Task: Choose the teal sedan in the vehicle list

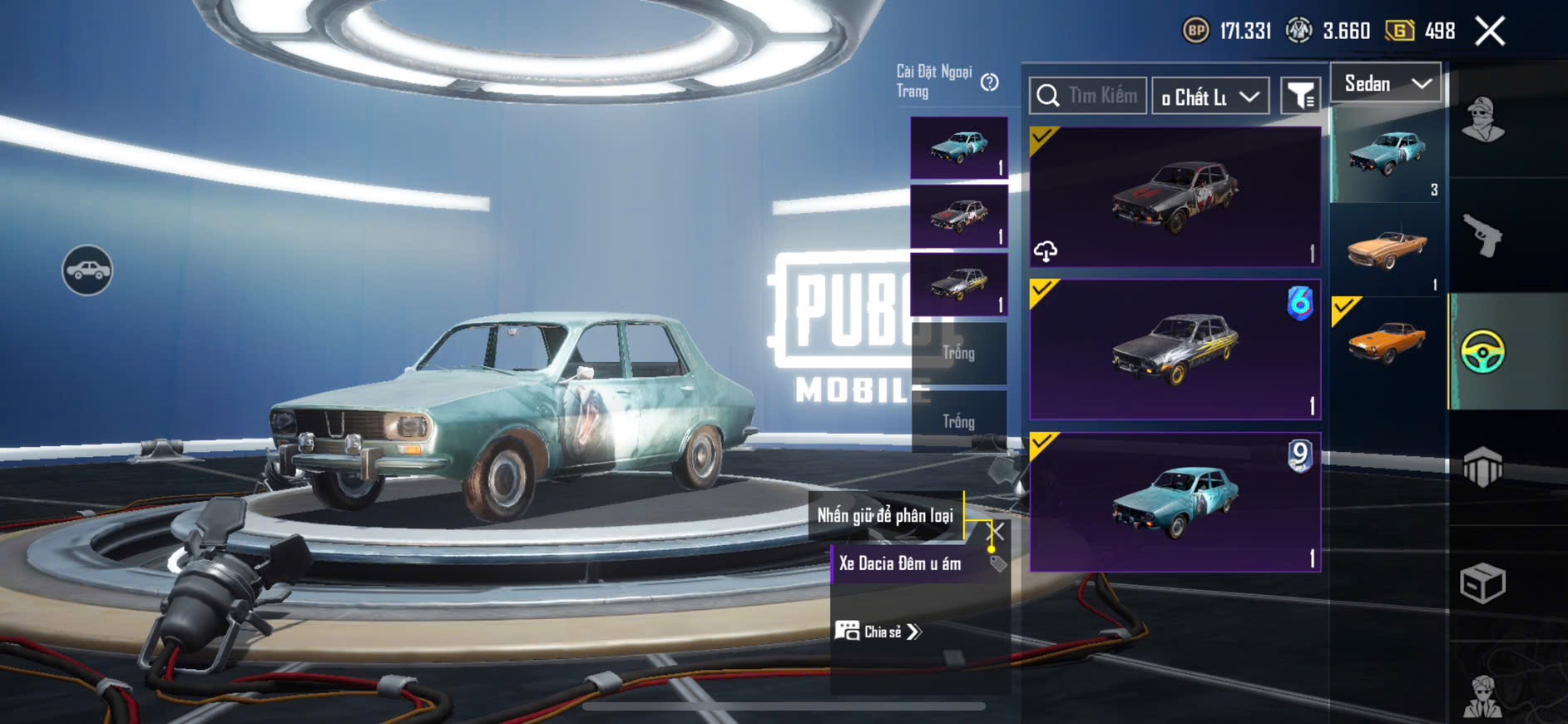Action: tap(1387, 155)
